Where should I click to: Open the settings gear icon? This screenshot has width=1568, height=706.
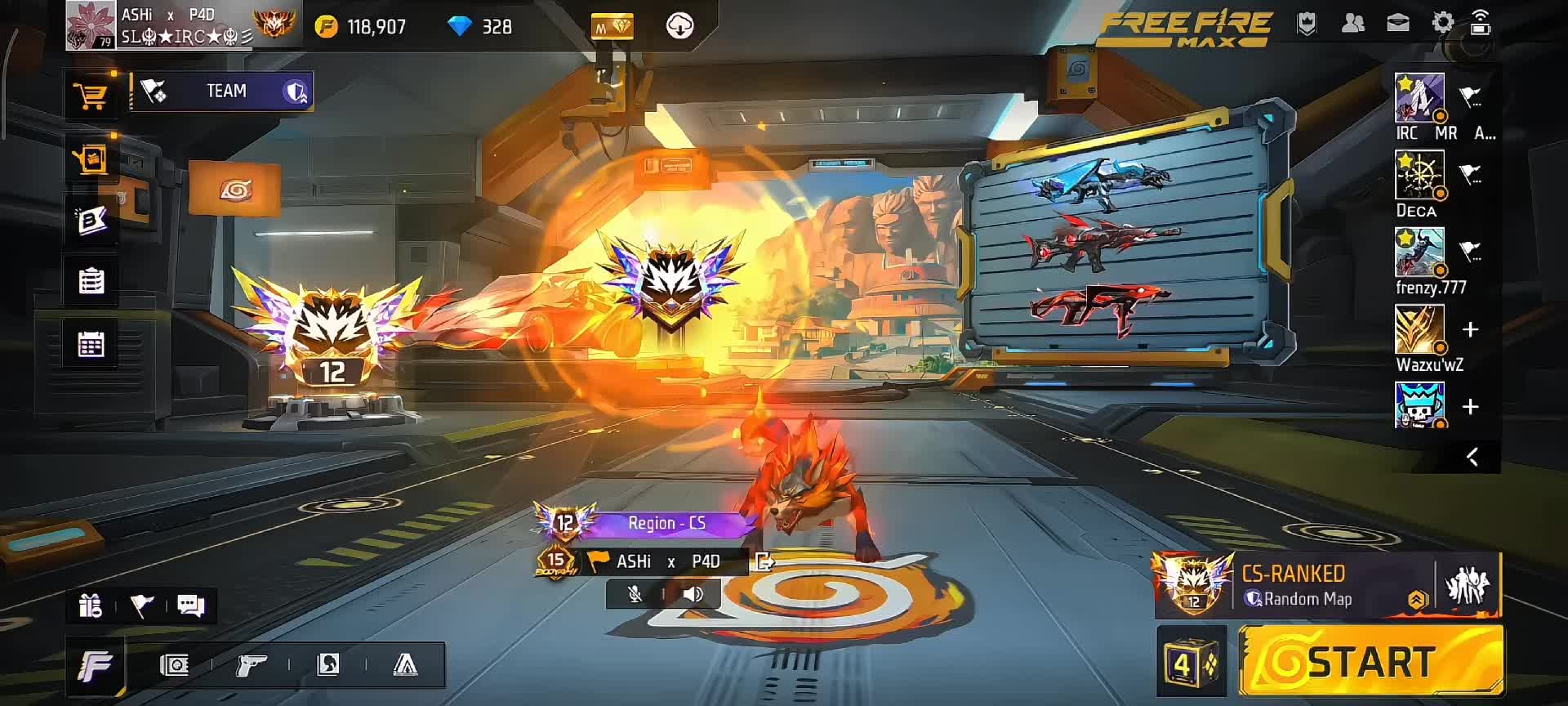click(x=1443, y=23)
